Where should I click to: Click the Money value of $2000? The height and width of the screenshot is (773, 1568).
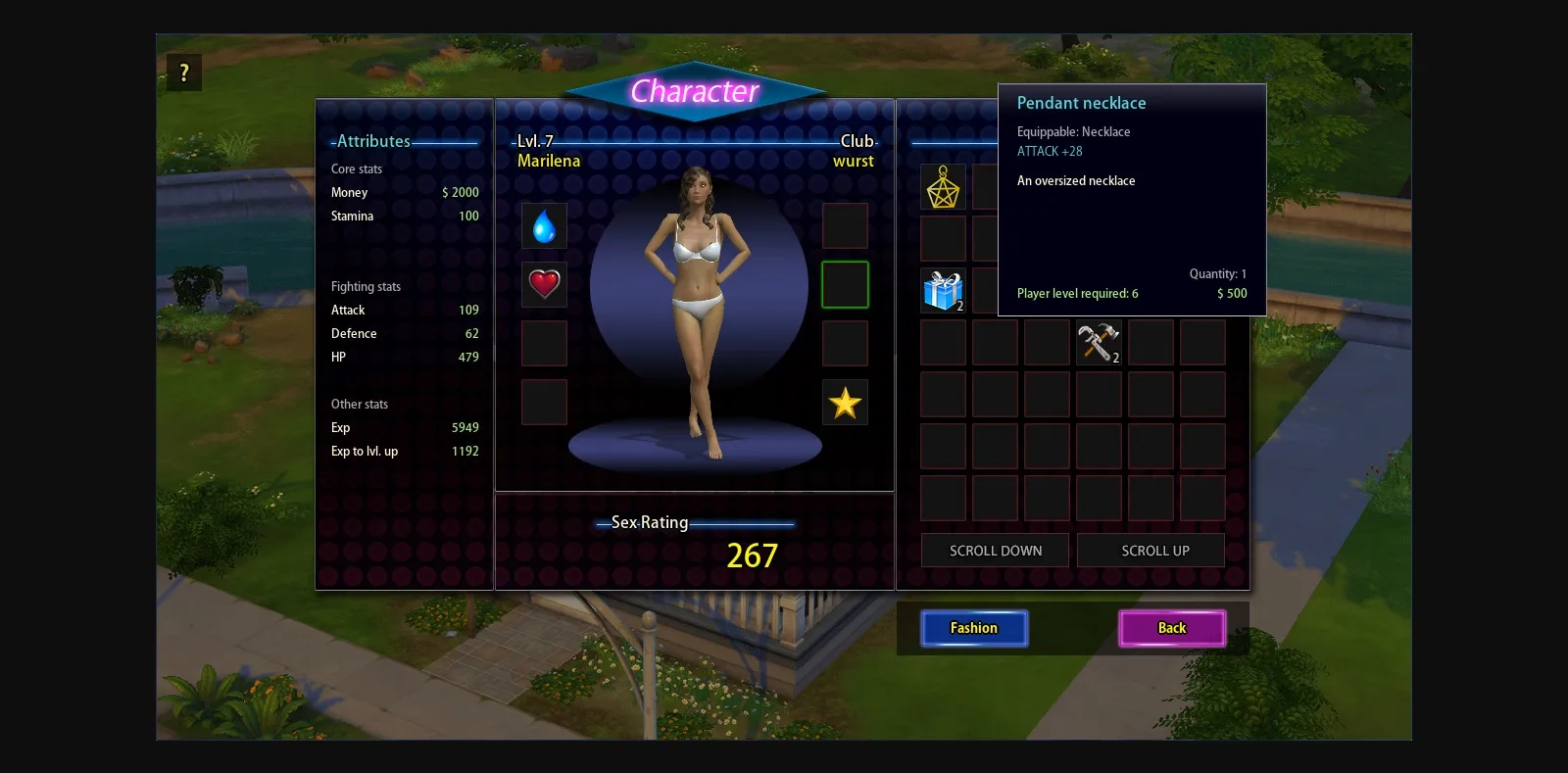461,192
